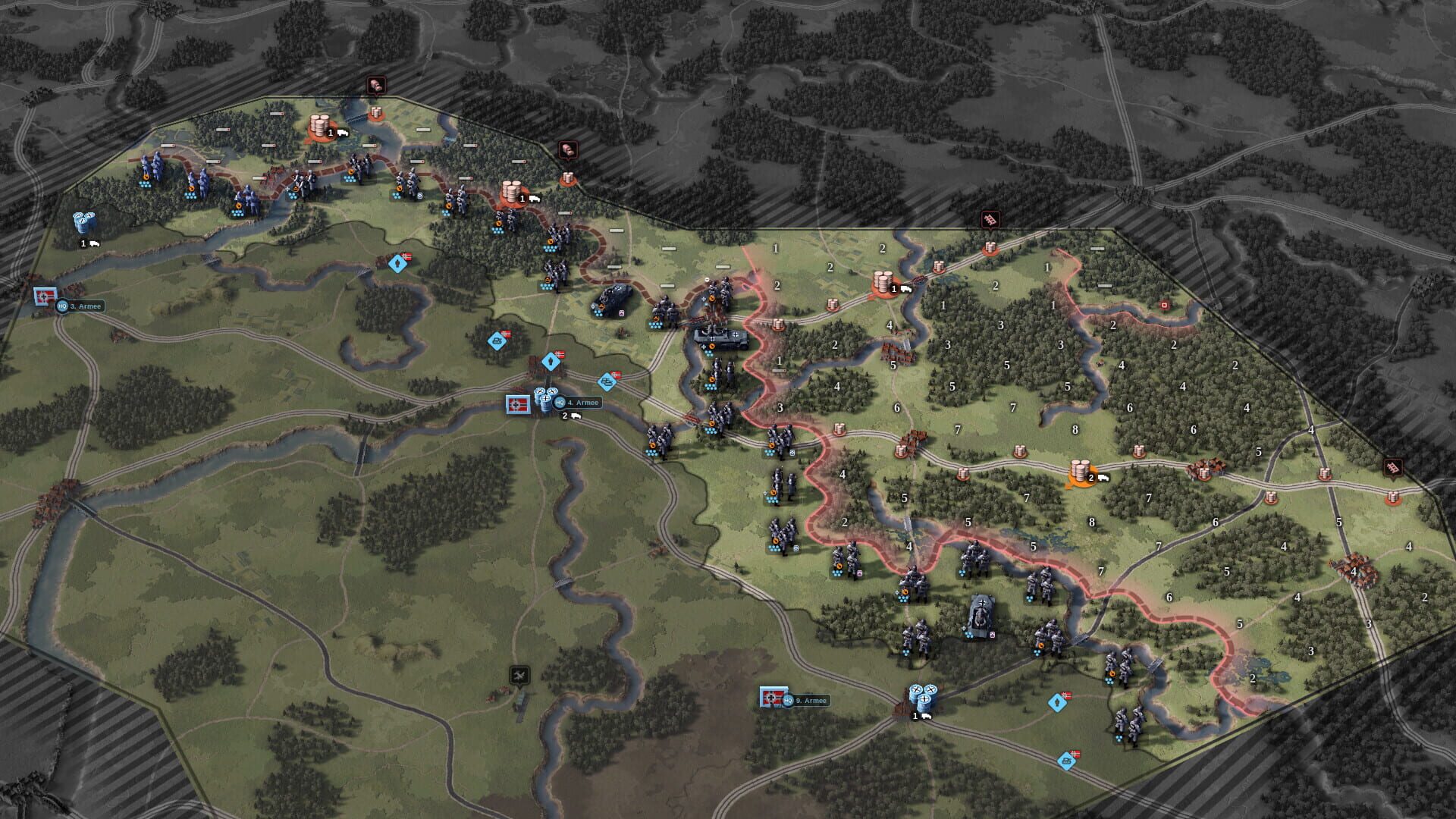Click the railhead rail icon on the eastern edge

click(x=1392, y=466)
